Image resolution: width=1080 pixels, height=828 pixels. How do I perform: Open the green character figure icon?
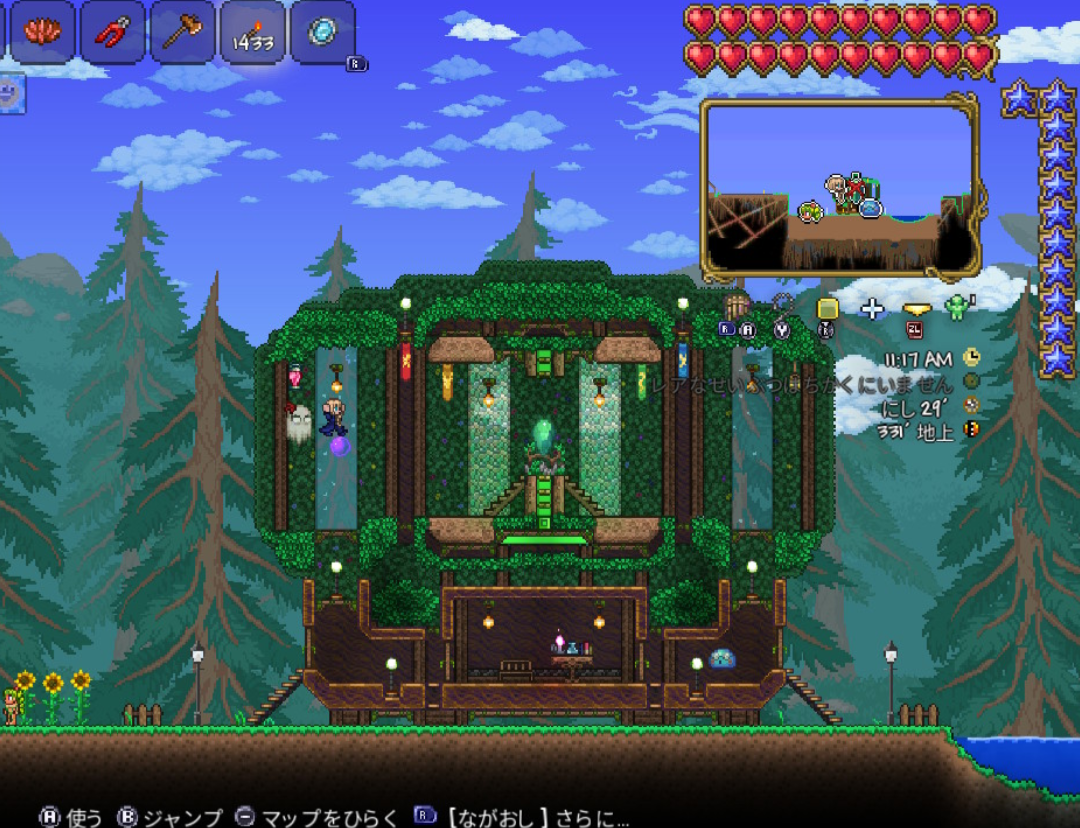tap(957, 307)
